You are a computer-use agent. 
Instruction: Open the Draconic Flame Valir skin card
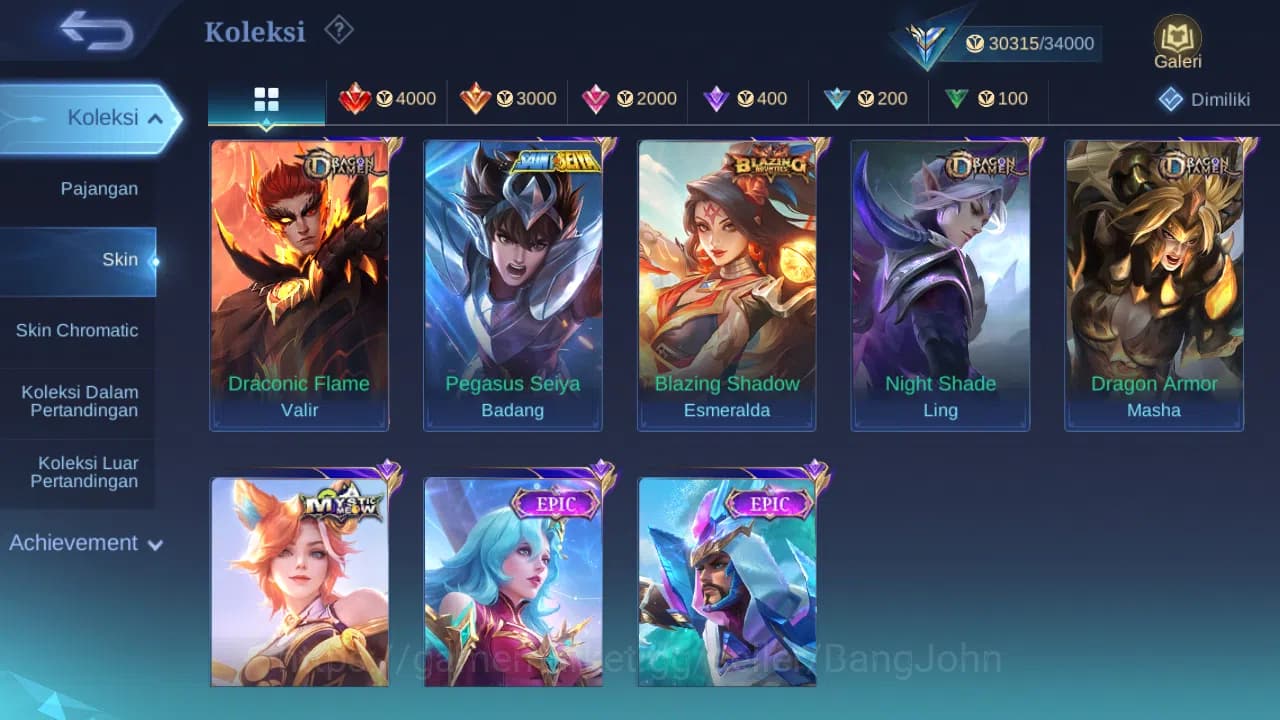[299, 283]
